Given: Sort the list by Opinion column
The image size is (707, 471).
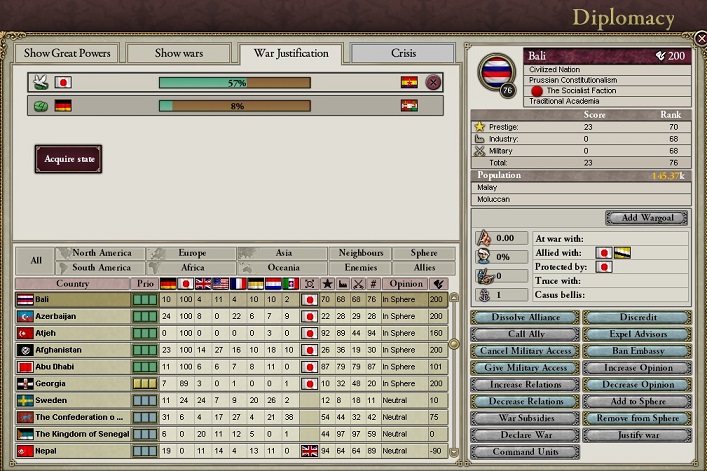Looking at the screenshot, I should [x=404, y=284].
